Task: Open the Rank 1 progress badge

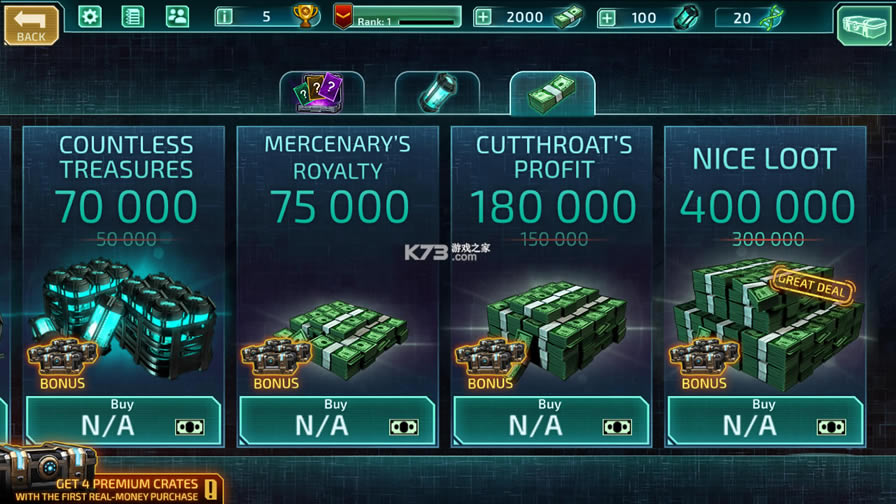Action: click(x=398, y=17)
